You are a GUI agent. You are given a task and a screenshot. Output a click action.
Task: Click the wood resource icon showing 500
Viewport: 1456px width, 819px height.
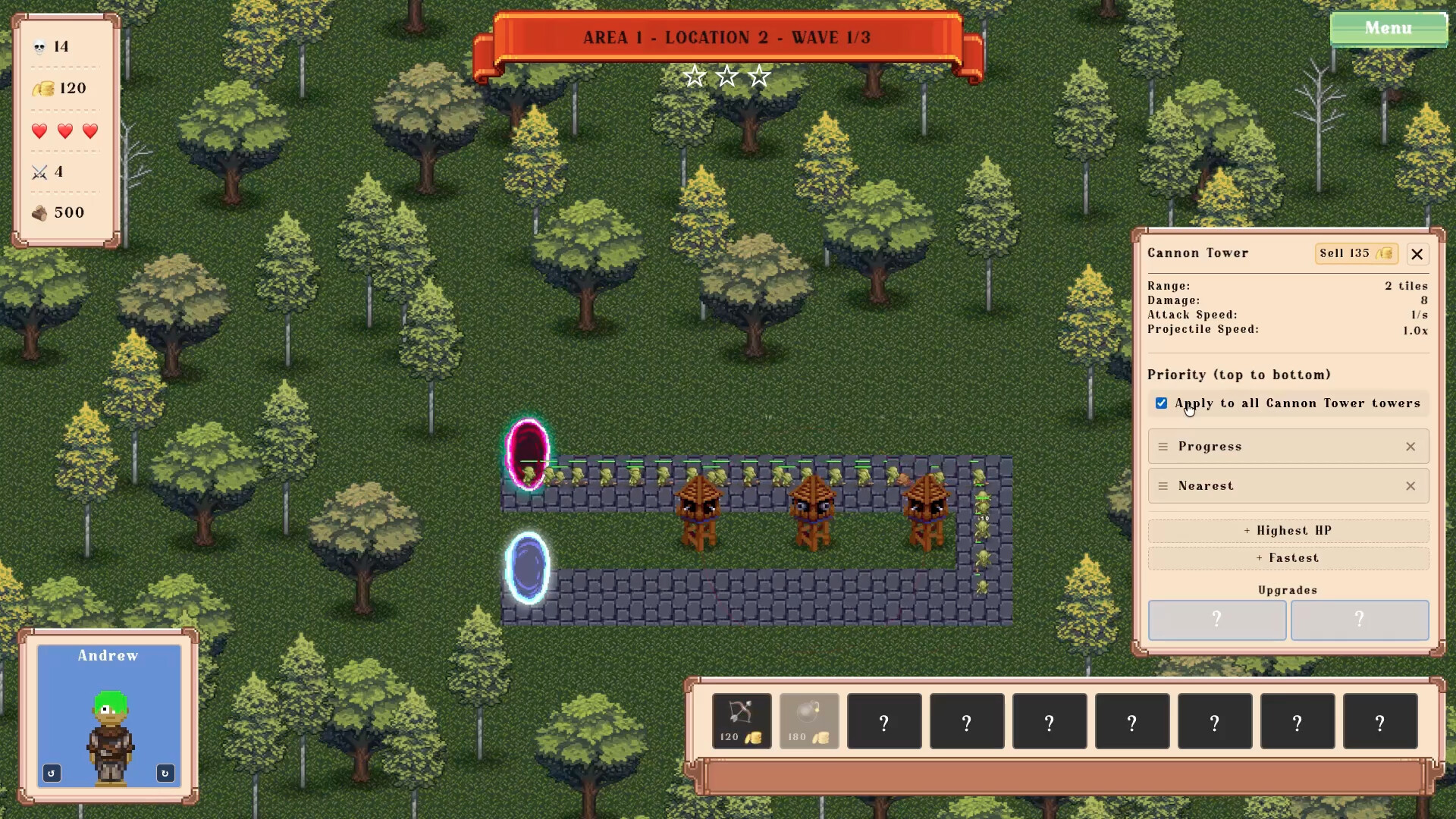click(x=39, y=213)
